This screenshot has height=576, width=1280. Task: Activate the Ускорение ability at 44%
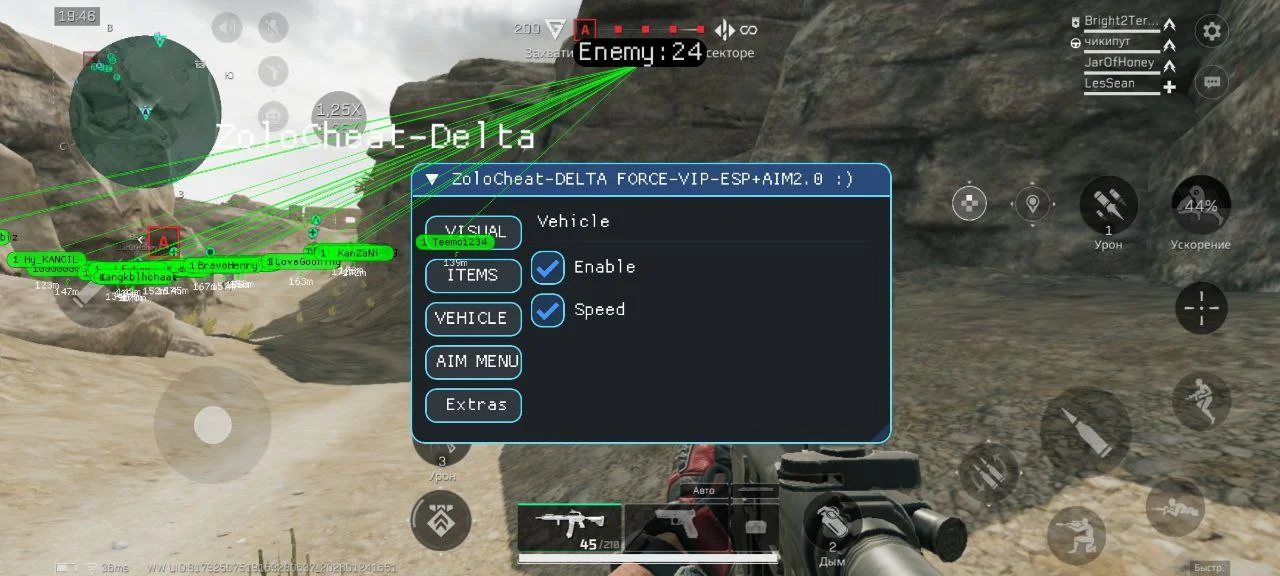tap(1200, 206)
